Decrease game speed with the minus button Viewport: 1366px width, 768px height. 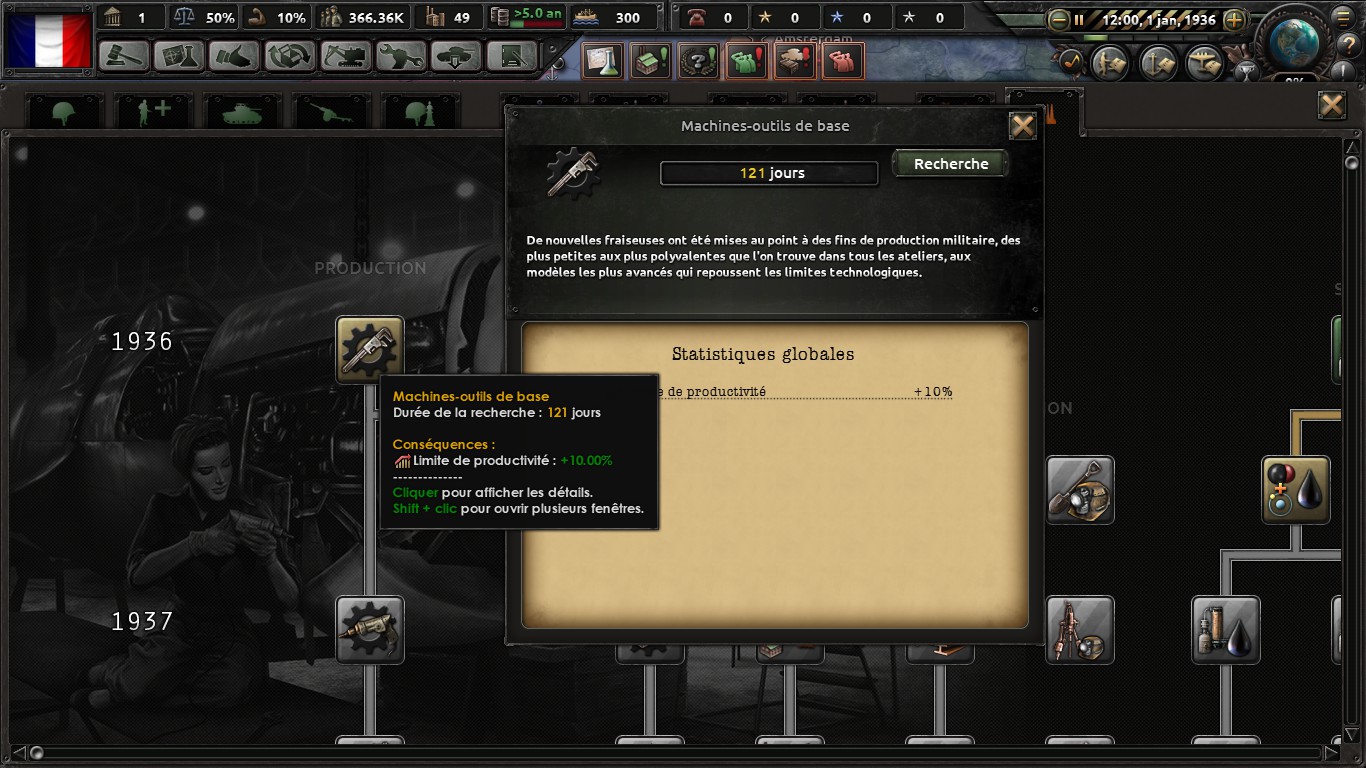(1059, 19)
